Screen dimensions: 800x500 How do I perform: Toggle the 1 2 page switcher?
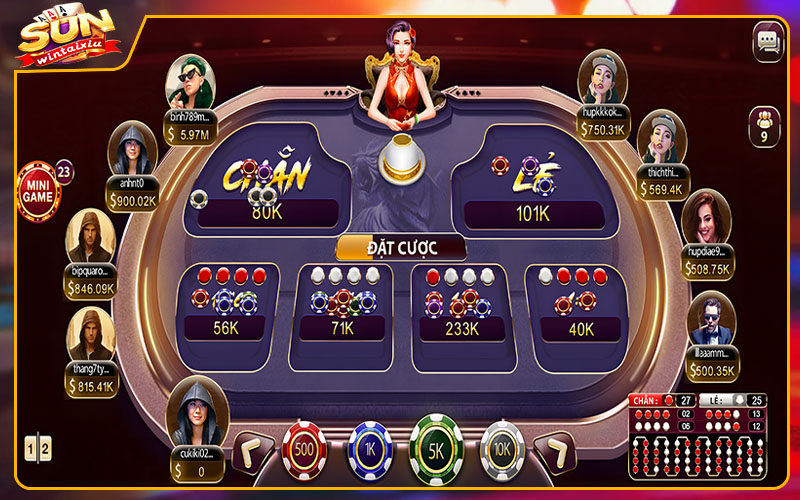(x=36, y=449)
